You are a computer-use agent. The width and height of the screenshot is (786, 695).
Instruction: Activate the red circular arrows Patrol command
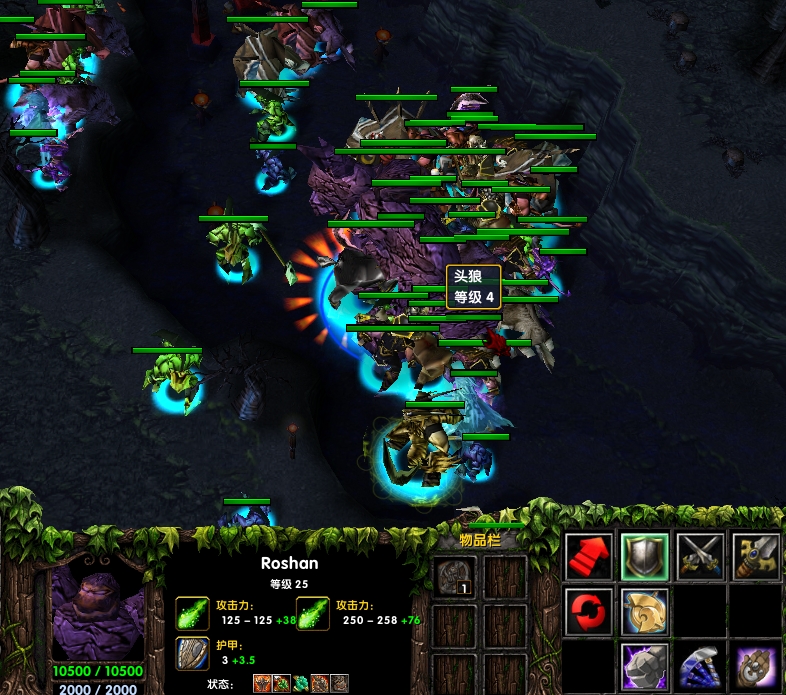(590, 610)
